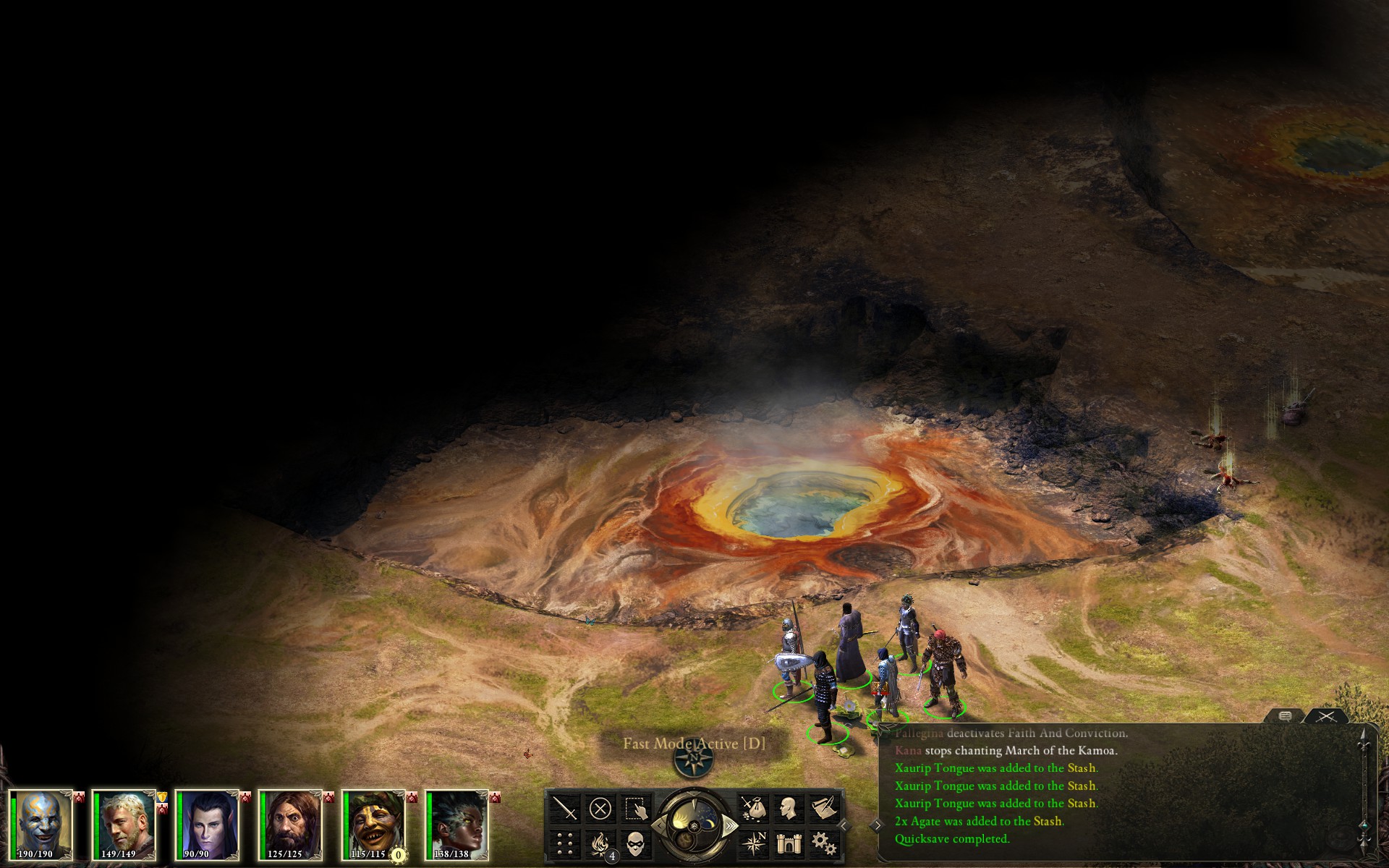The image size is (1389, 868).
Task: Open the stronghold castle icon
Action: coord(789,843)
